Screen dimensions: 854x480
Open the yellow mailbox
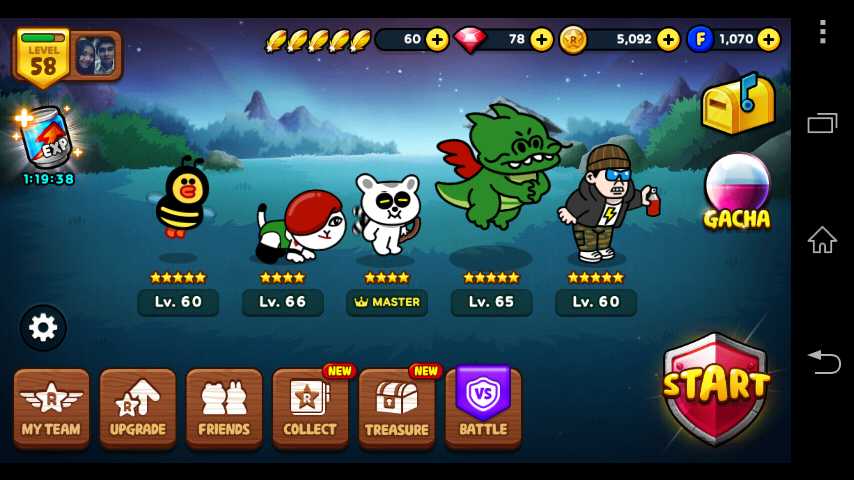tap(737, 103)
